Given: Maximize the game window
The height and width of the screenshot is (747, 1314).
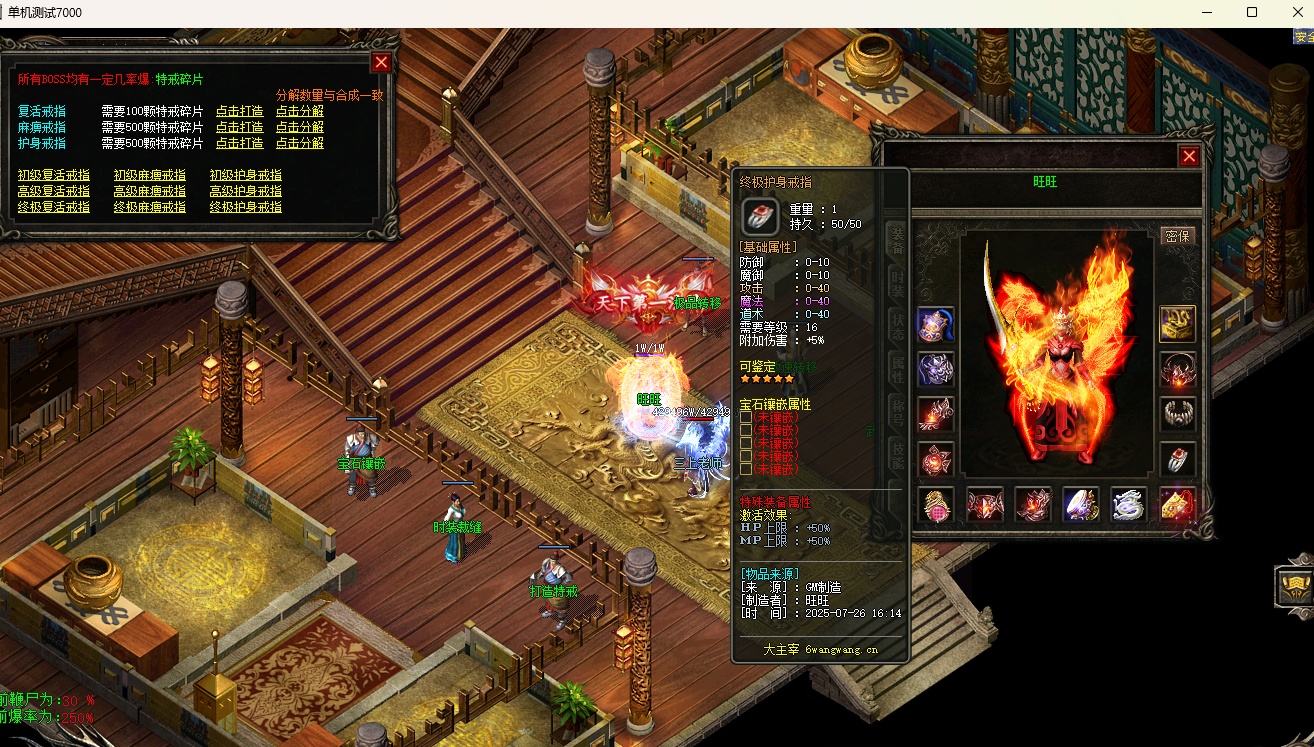Looking at the screenshot, I should coord(1251,13).
